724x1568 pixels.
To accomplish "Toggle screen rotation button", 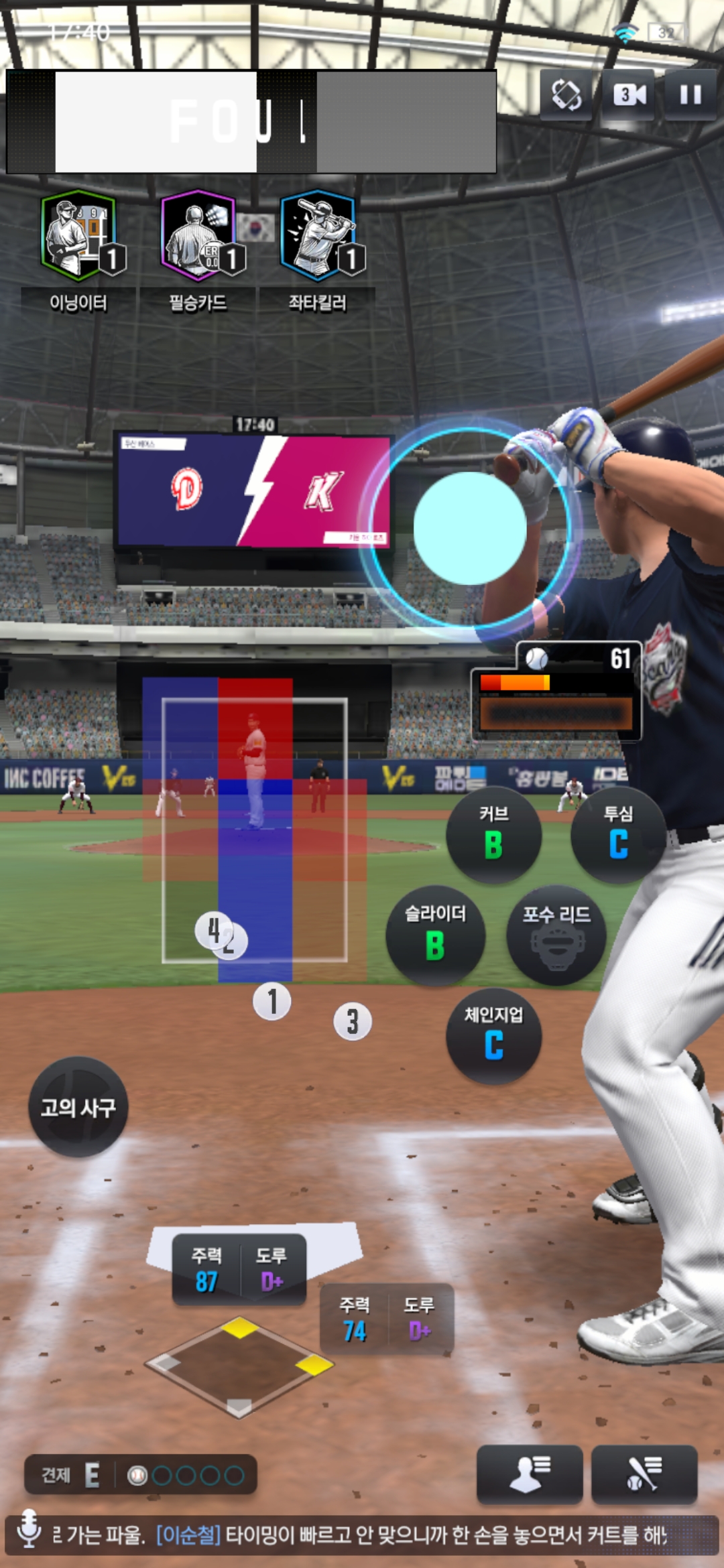I will click(566, 94).
